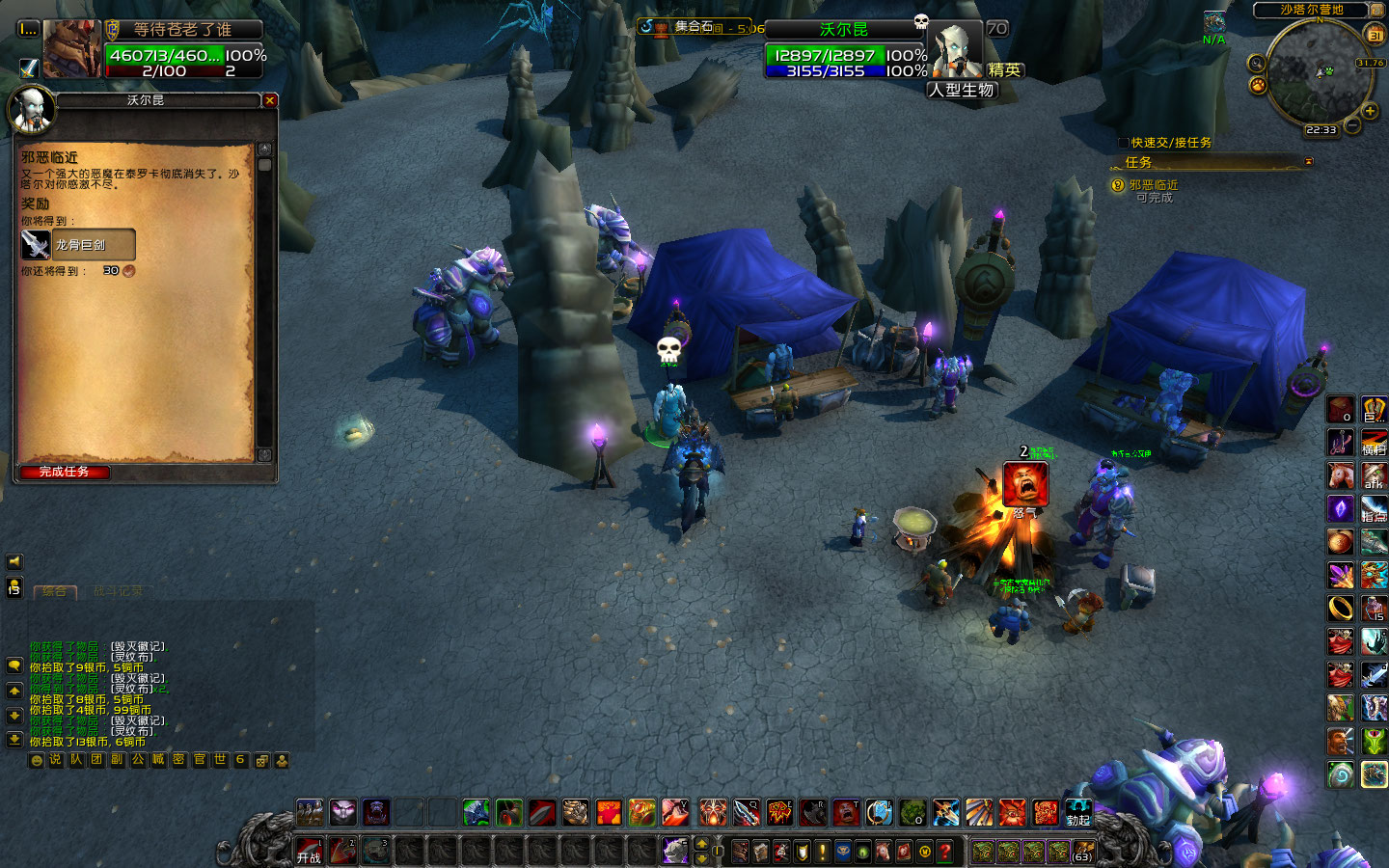Click the dice roll button
The image size is (1389, 868).
pos(261,760)
